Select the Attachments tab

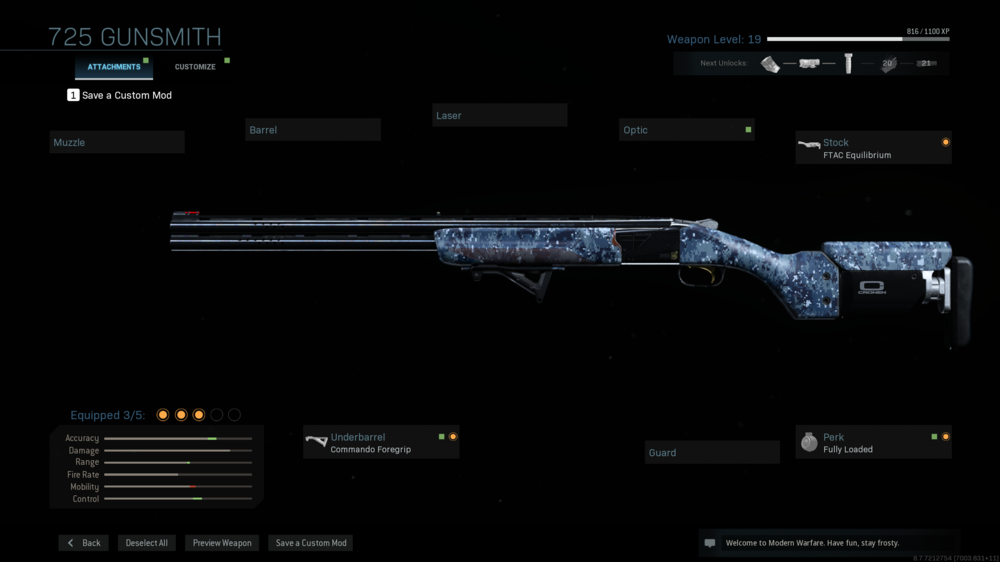click(x=114, y=67)
